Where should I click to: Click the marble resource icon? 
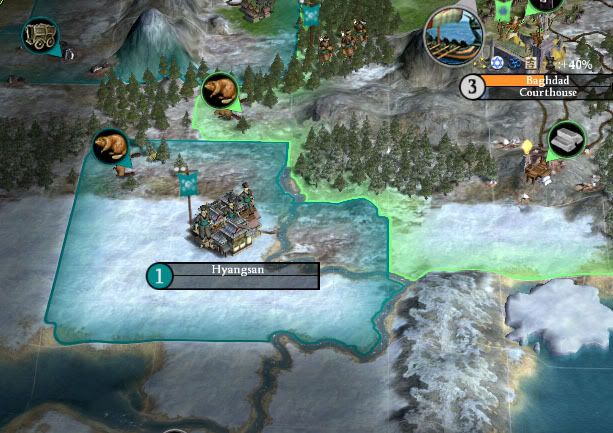pos(567,141)
